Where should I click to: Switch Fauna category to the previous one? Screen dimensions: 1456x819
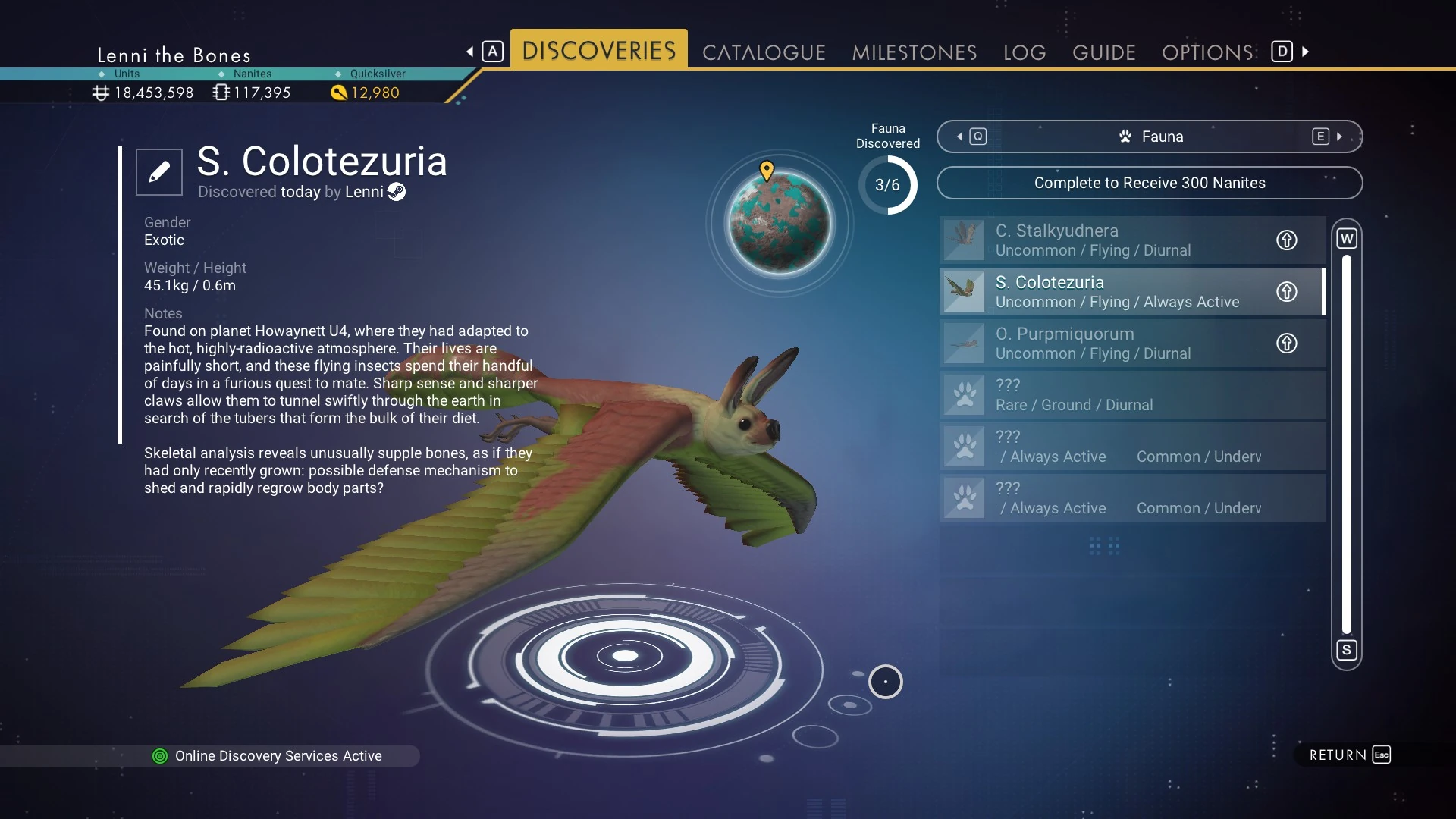click(971, 136)
